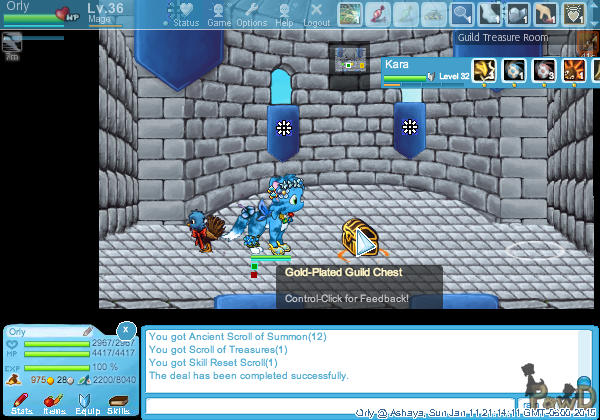This screenshot has height=420, width=600.
Task: Open the Stats panel
Action: click(21, 403)
